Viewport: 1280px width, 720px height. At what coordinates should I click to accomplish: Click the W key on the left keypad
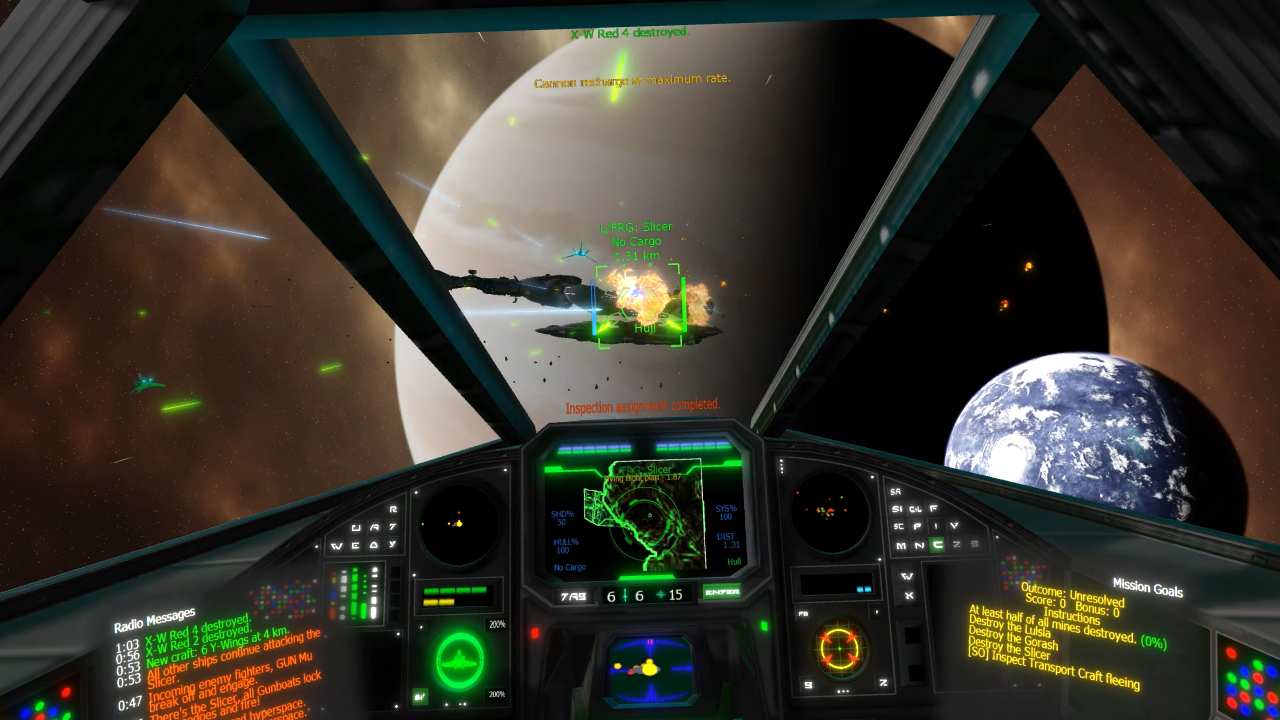338,546
